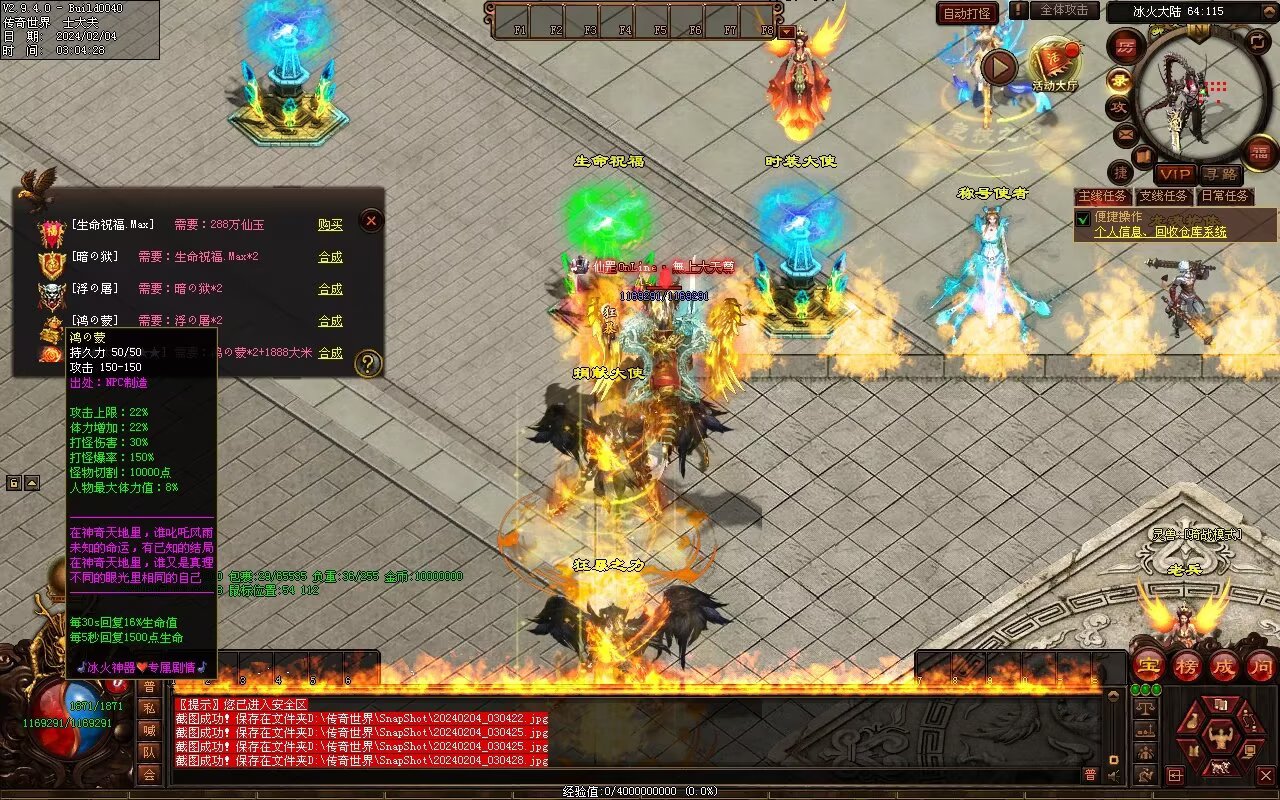Click 合成 for the 浮の屠 recipe
Image resolution: width=1280 pixels, height=800 pixels.
tap(330, 289)
